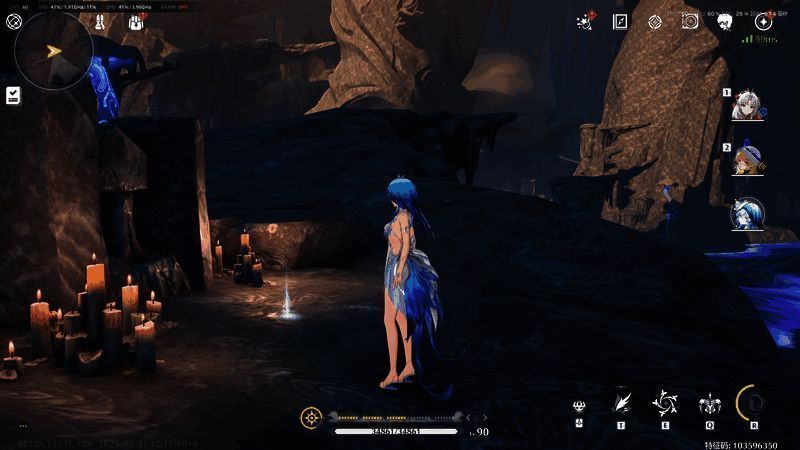Open the compass guidebook icon
Screen dimensions: 800x450
point(620,21)
